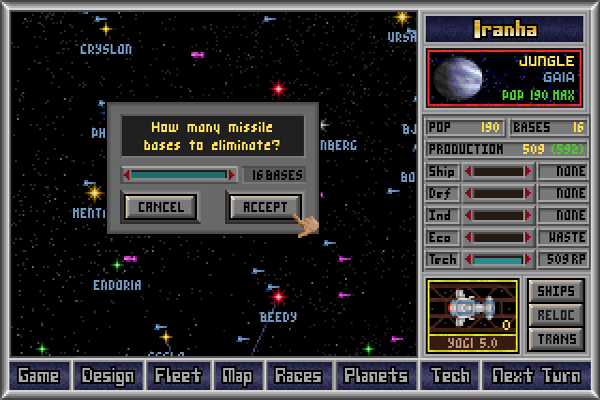600x400 pixels.
Task: Set the Ship production slider
Action: (497, 172)
